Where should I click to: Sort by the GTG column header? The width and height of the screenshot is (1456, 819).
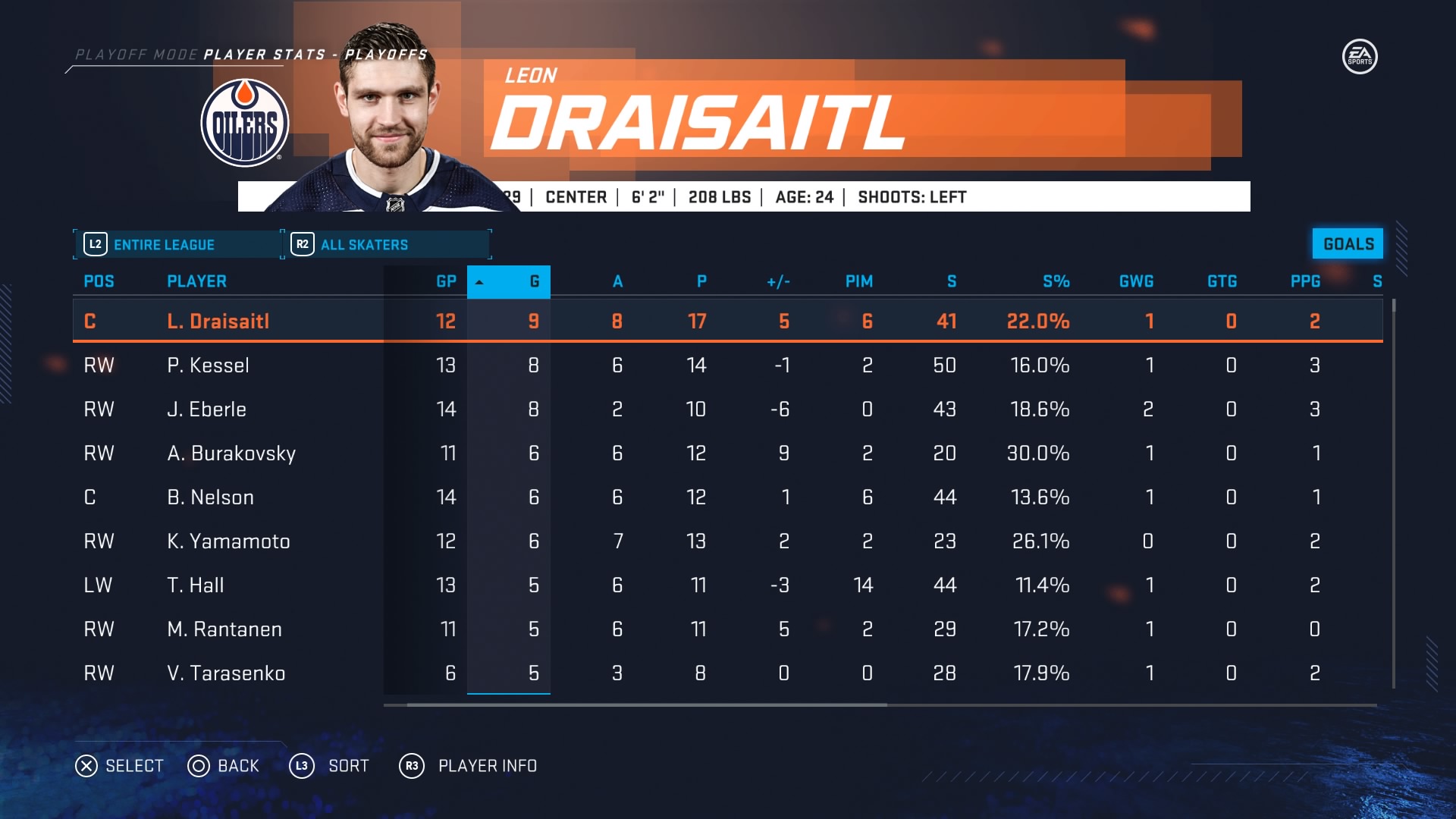(1222, 281)
